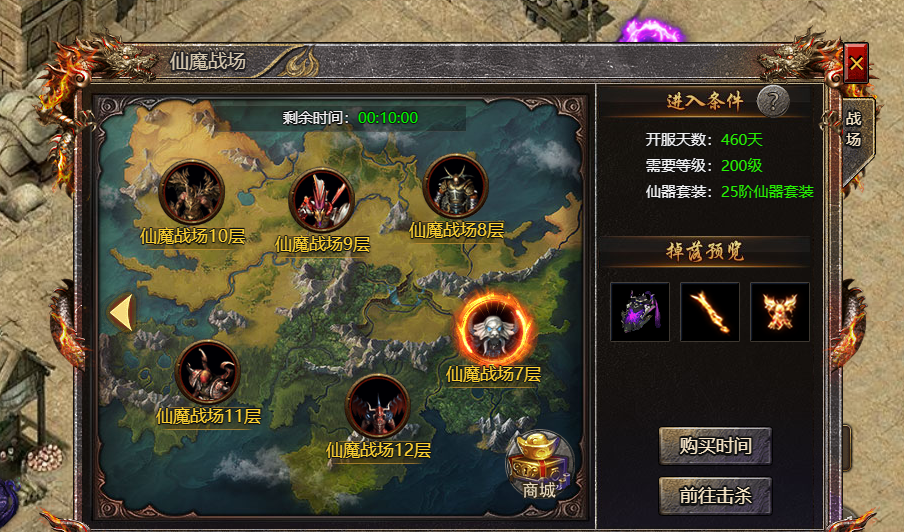Open the question mark help button

coord(772,100)
